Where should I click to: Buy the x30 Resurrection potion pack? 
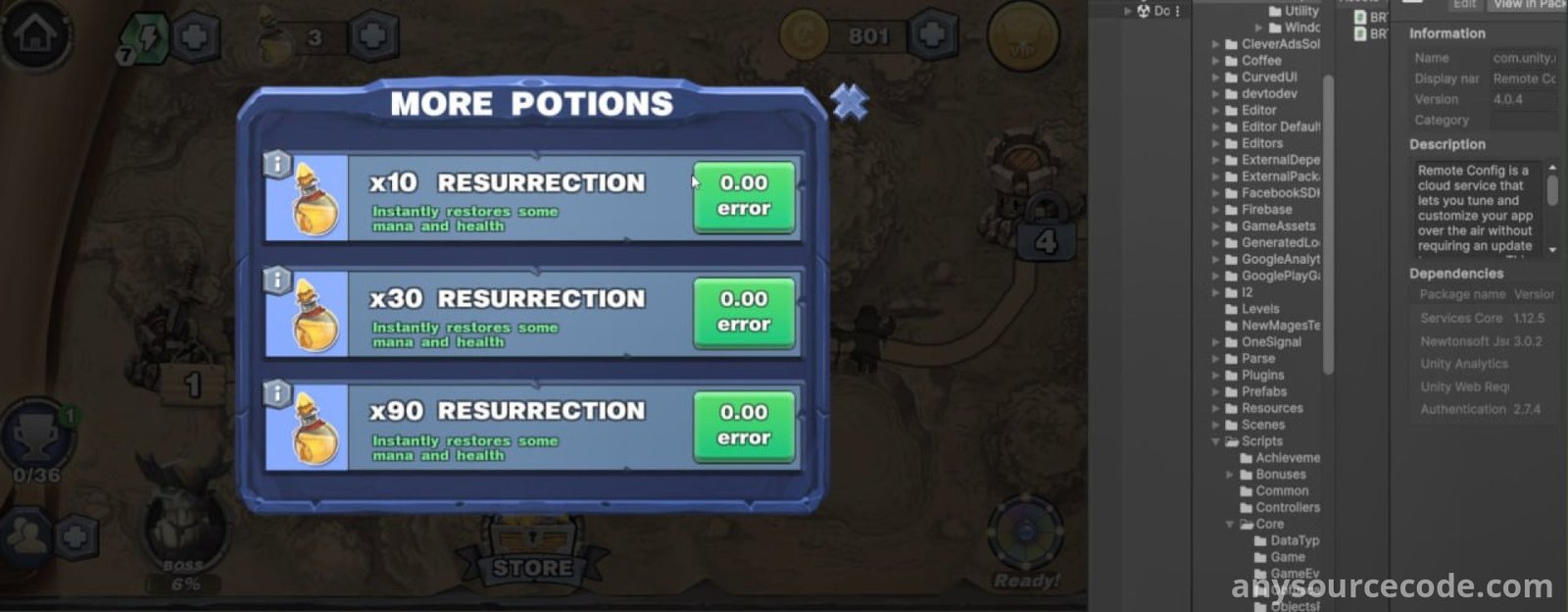pyautogui.click(x=743, y=312)
